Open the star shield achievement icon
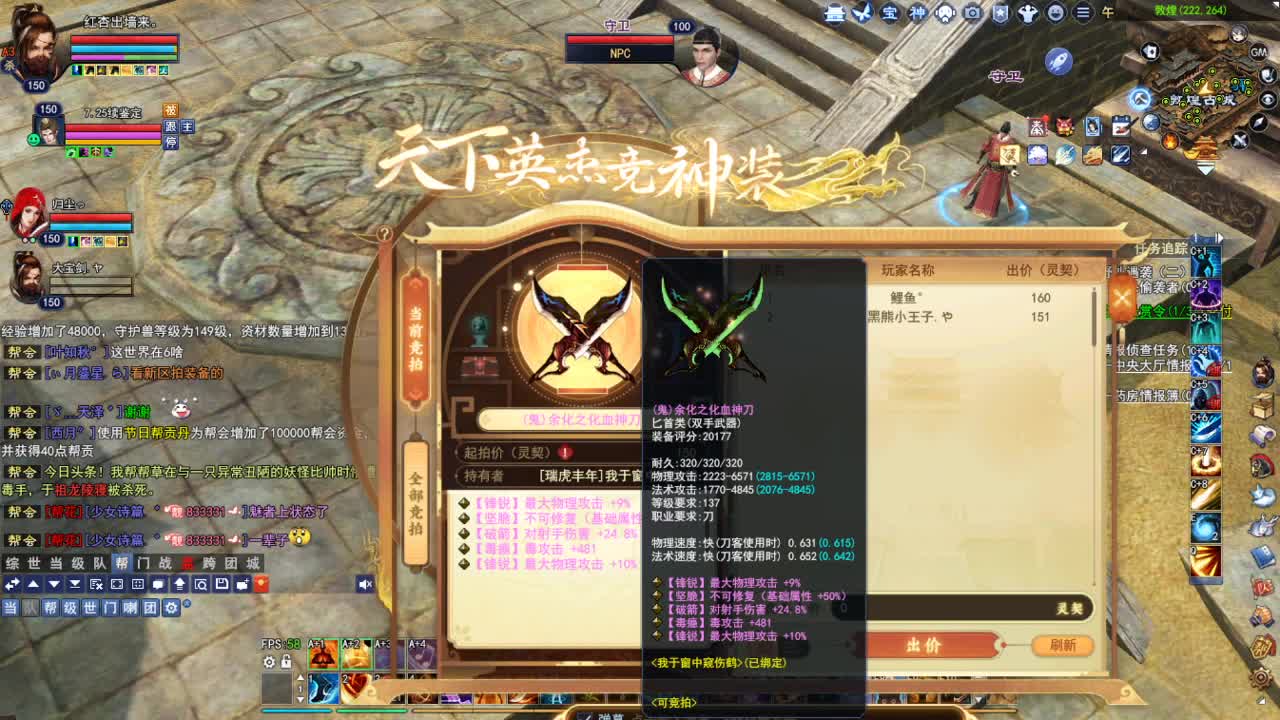The image size is (1280, 720). (1000, 13)
